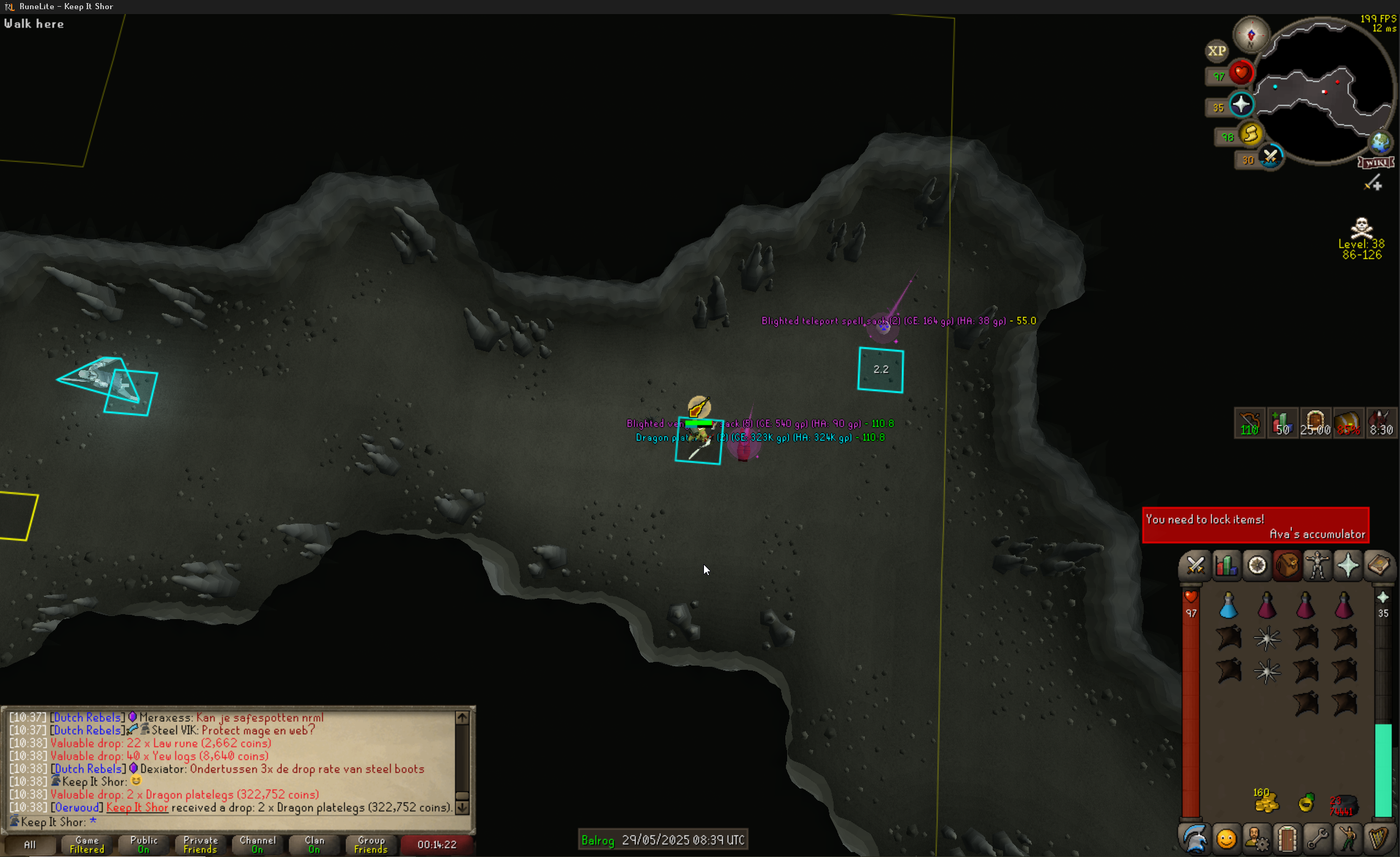Click the coins stack in inventory
The image size is (1400, 857).
tap(1267, 801)
